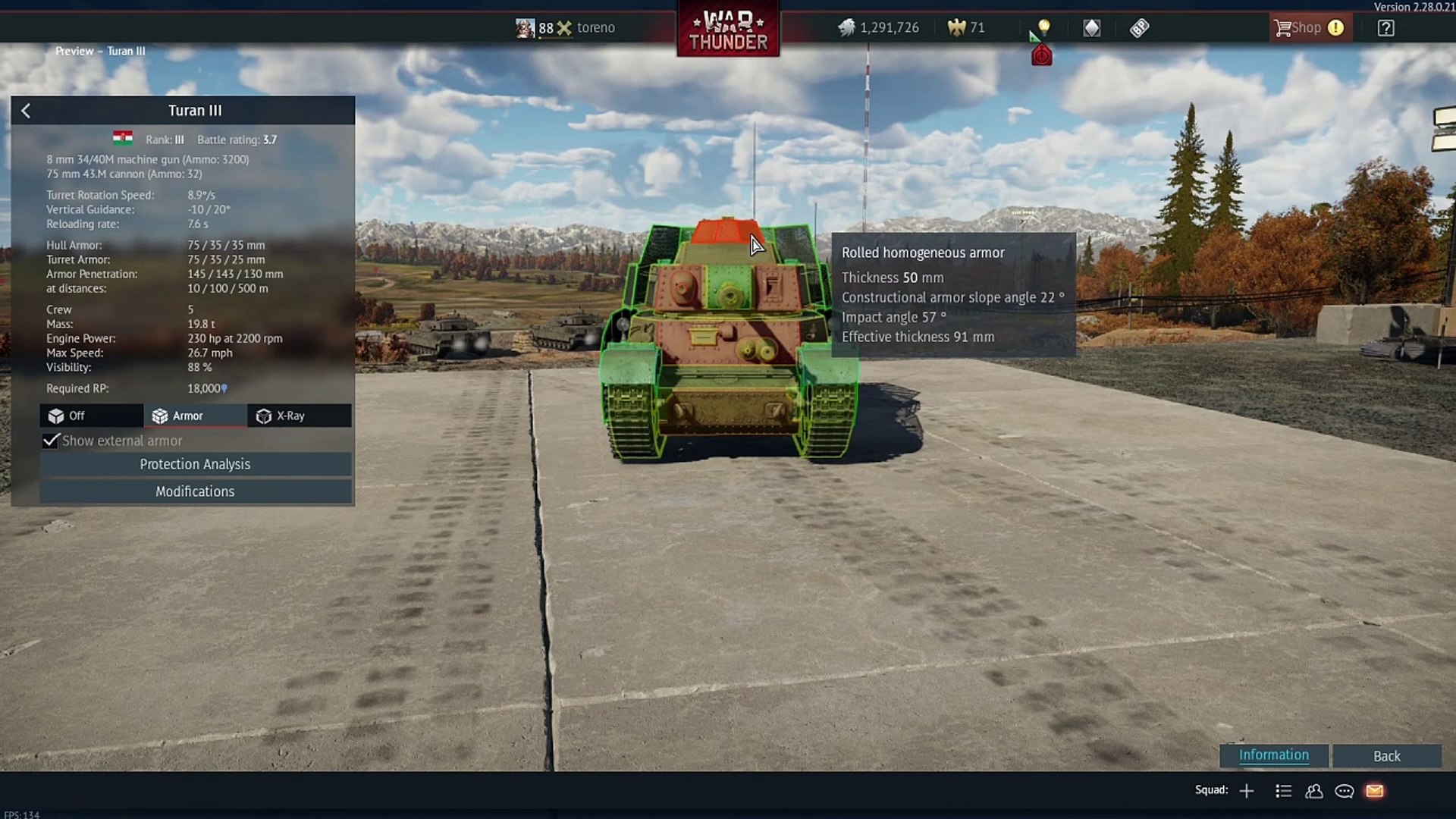
Task: Toggle the Show external armor checkbox
Action: [x=51, y=441]
